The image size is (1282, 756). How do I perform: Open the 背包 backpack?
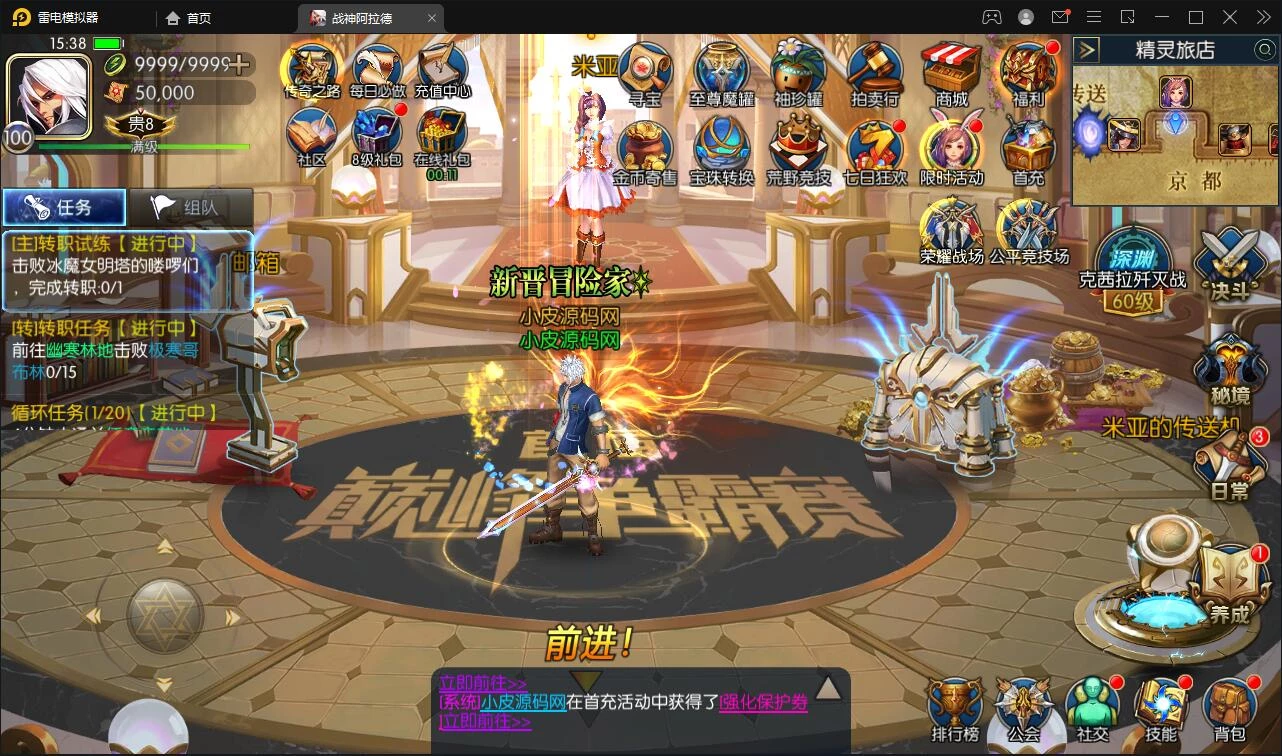click(x=1229, y=707)
